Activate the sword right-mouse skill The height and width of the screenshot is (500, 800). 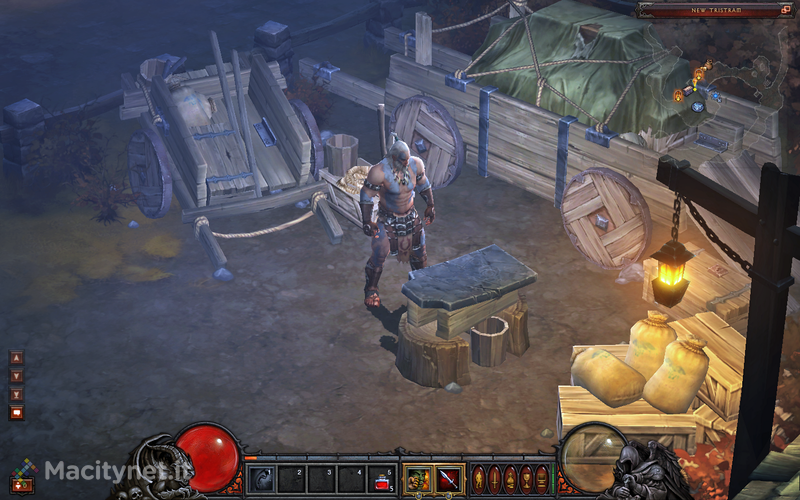click(x=449, y=479)
